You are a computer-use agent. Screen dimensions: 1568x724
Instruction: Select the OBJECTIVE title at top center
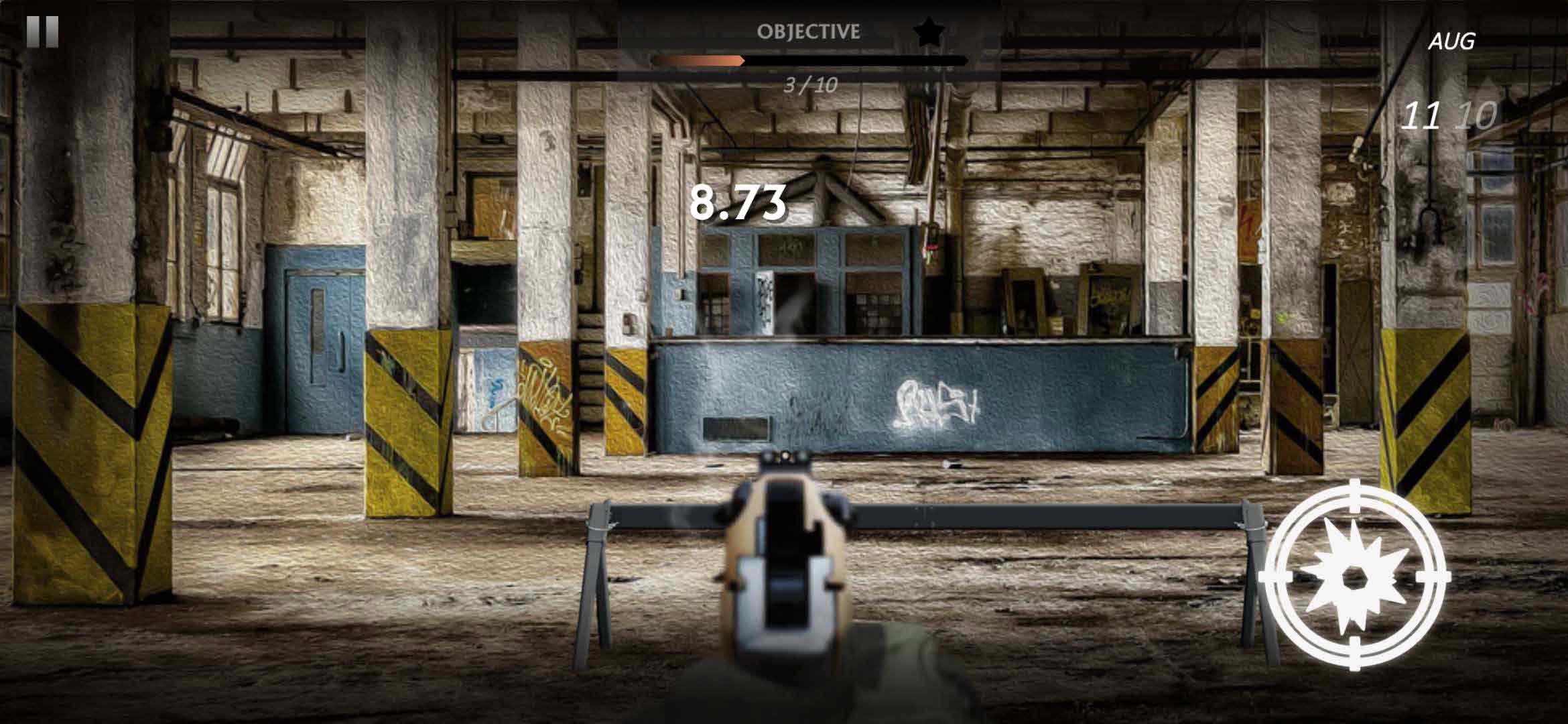pyautogui.click(x=807, y=30)
